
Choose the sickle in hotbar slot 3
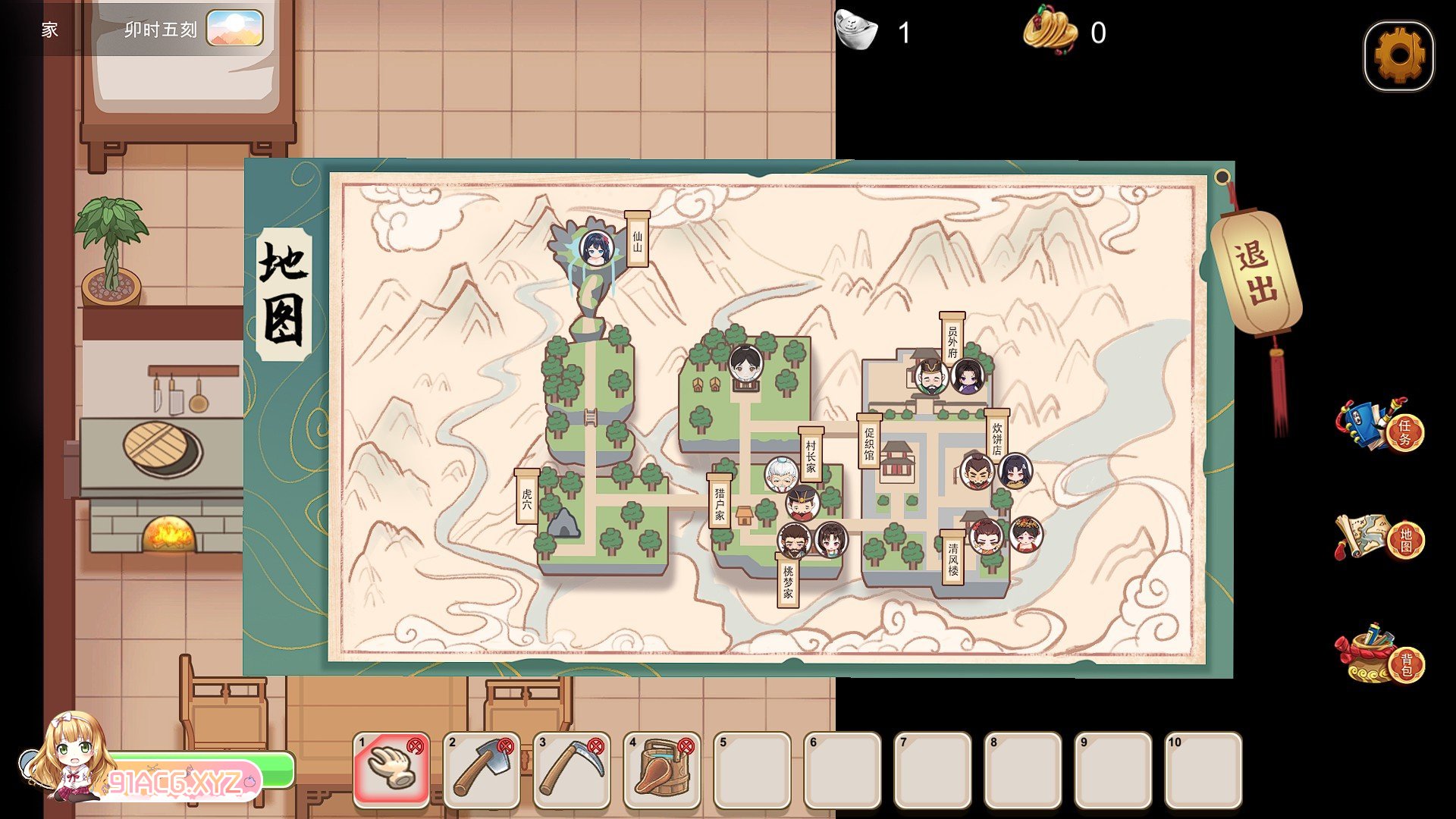(x=572, y=769)
